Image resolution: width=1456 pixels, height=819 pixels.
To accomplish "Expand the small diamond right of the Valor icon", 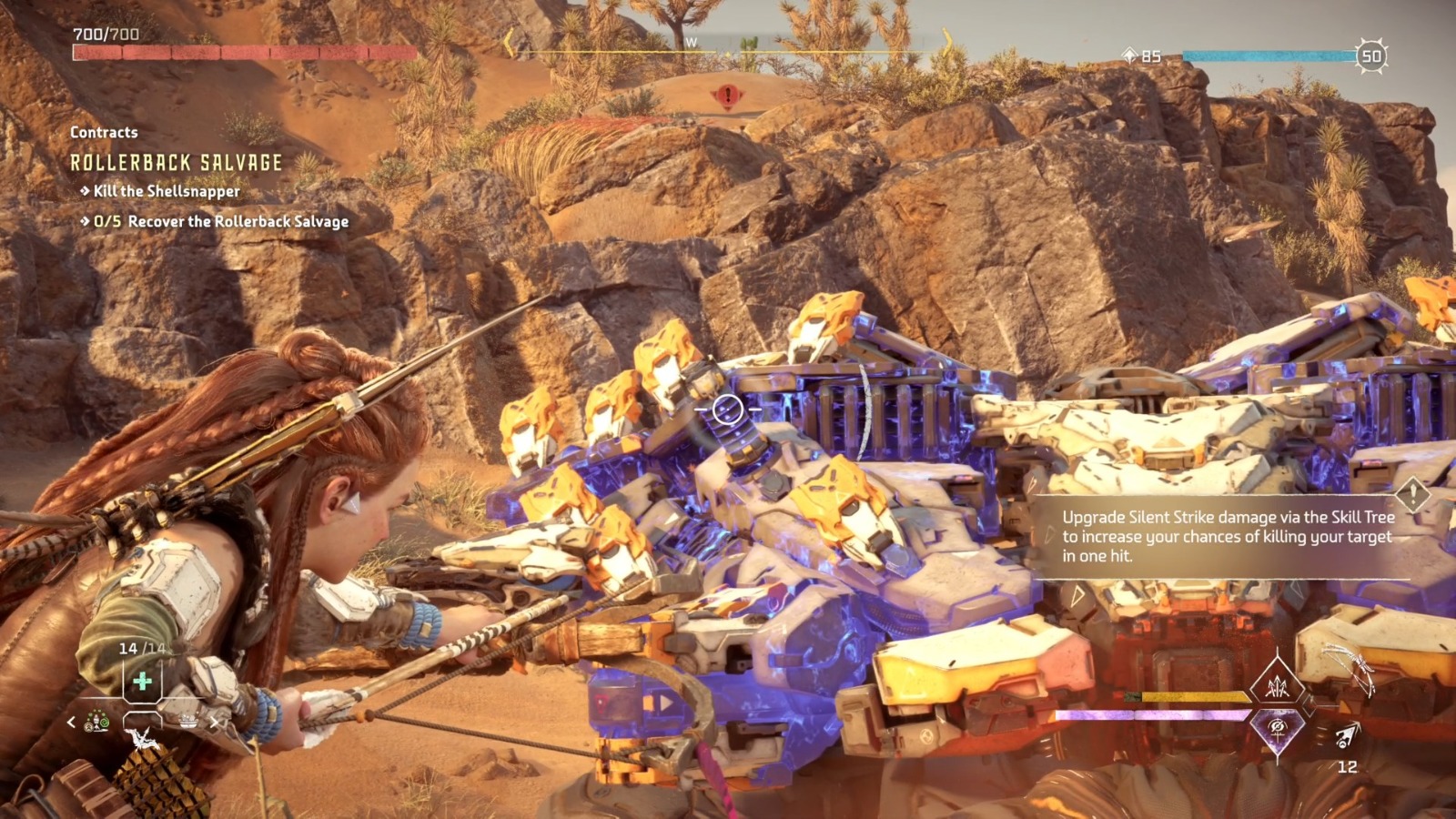I will tap(1308, 705).
